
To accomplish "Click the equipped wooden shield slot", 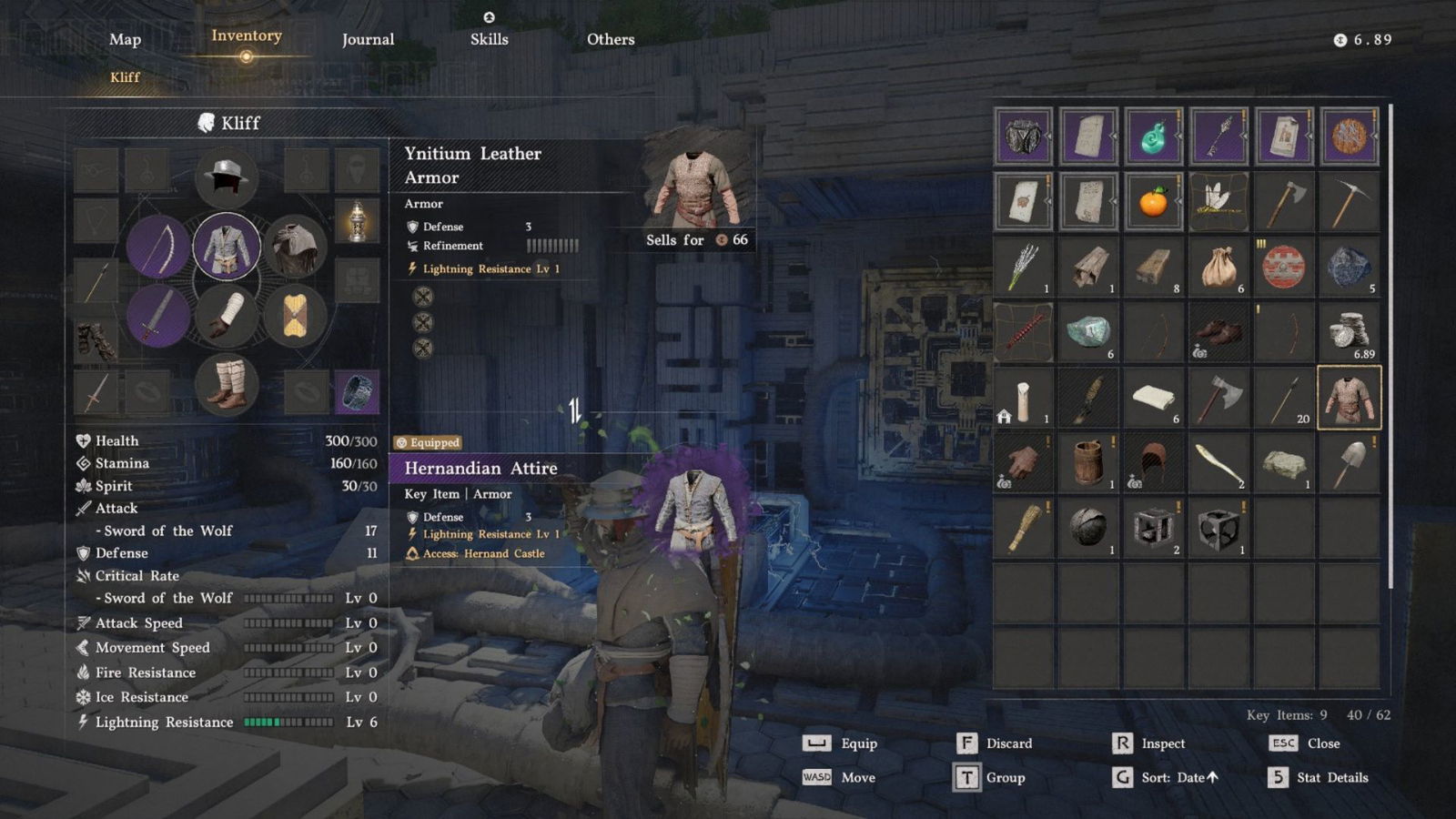I will 294,316.
